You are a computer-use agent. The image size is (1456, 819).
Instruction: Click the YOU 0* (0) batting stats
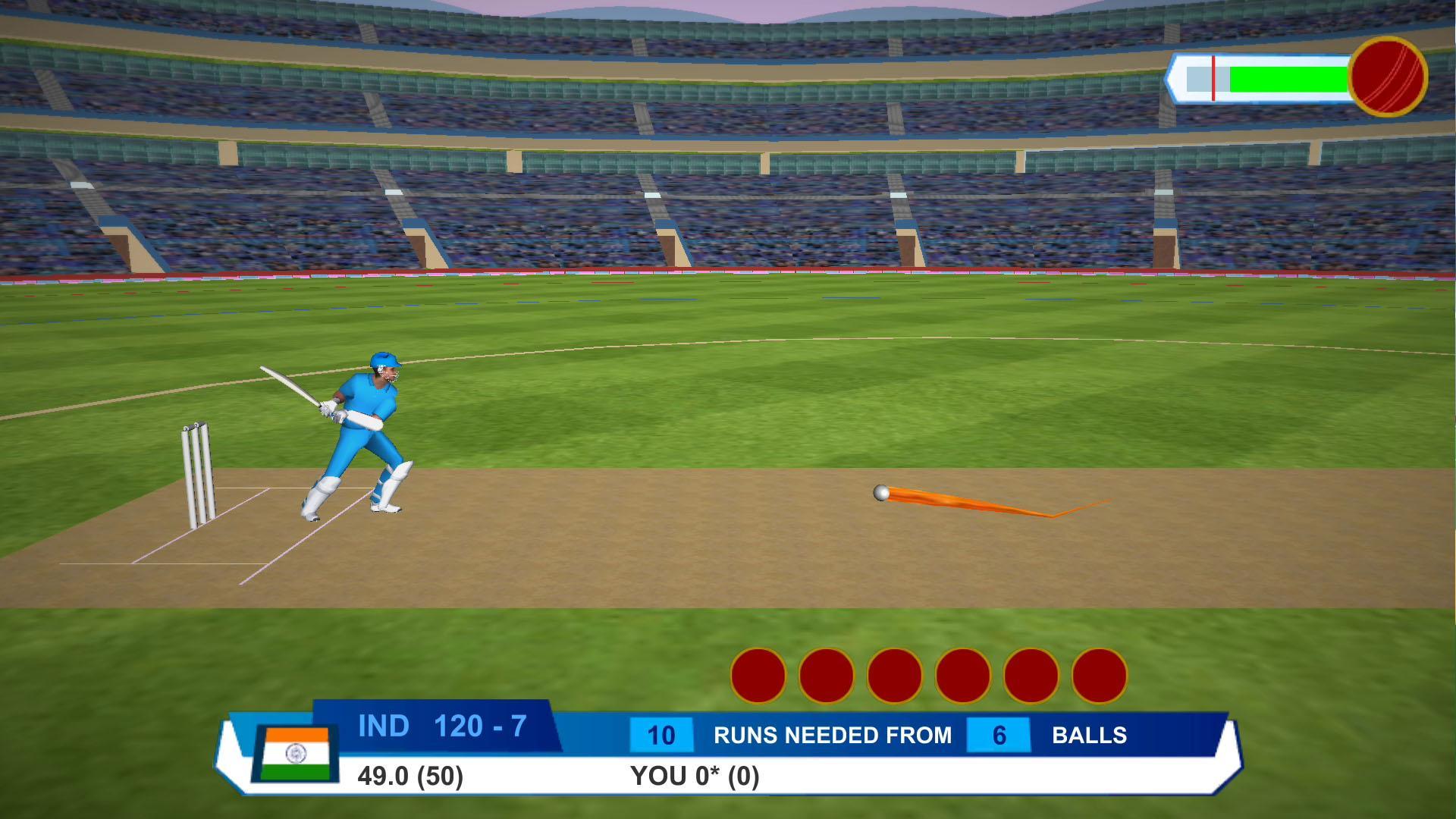(x=694, y=775)
